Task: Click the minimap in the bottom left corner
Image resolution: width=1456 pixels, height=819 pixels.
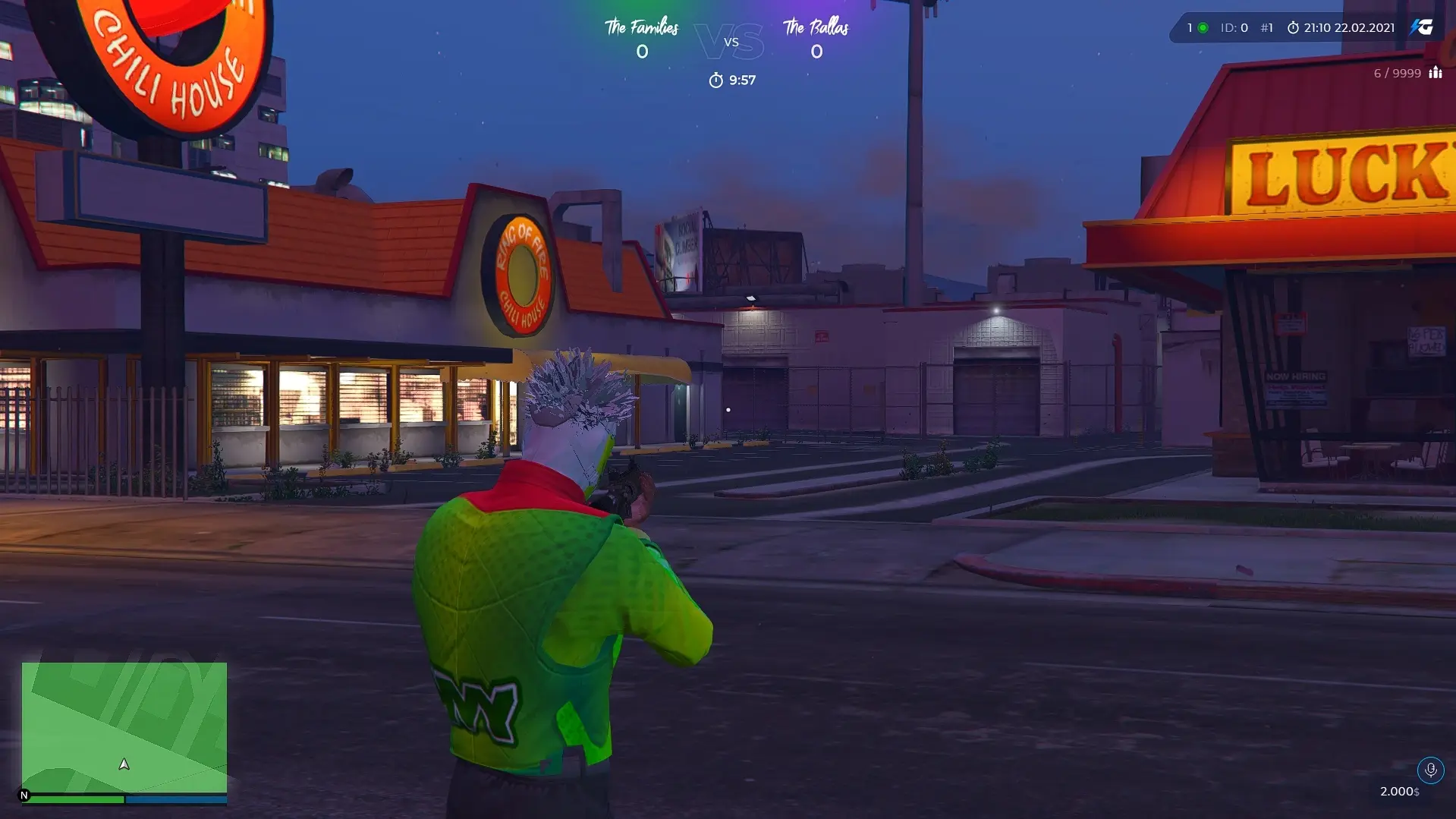Action: point(124,729)
